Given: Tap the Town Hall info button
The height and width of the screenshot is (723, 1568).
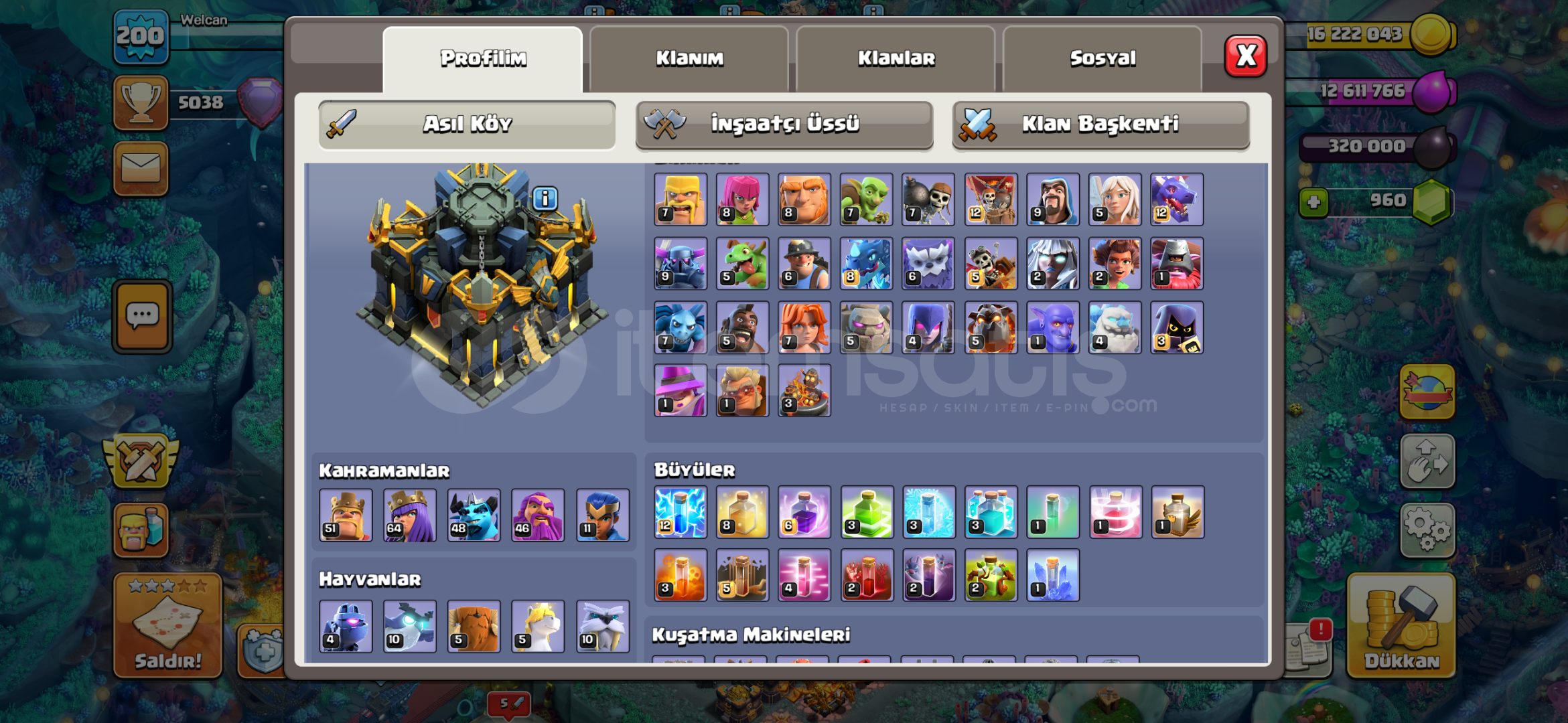Looking at the screenshot, I should pyautogui.click(x=544, y=198).
